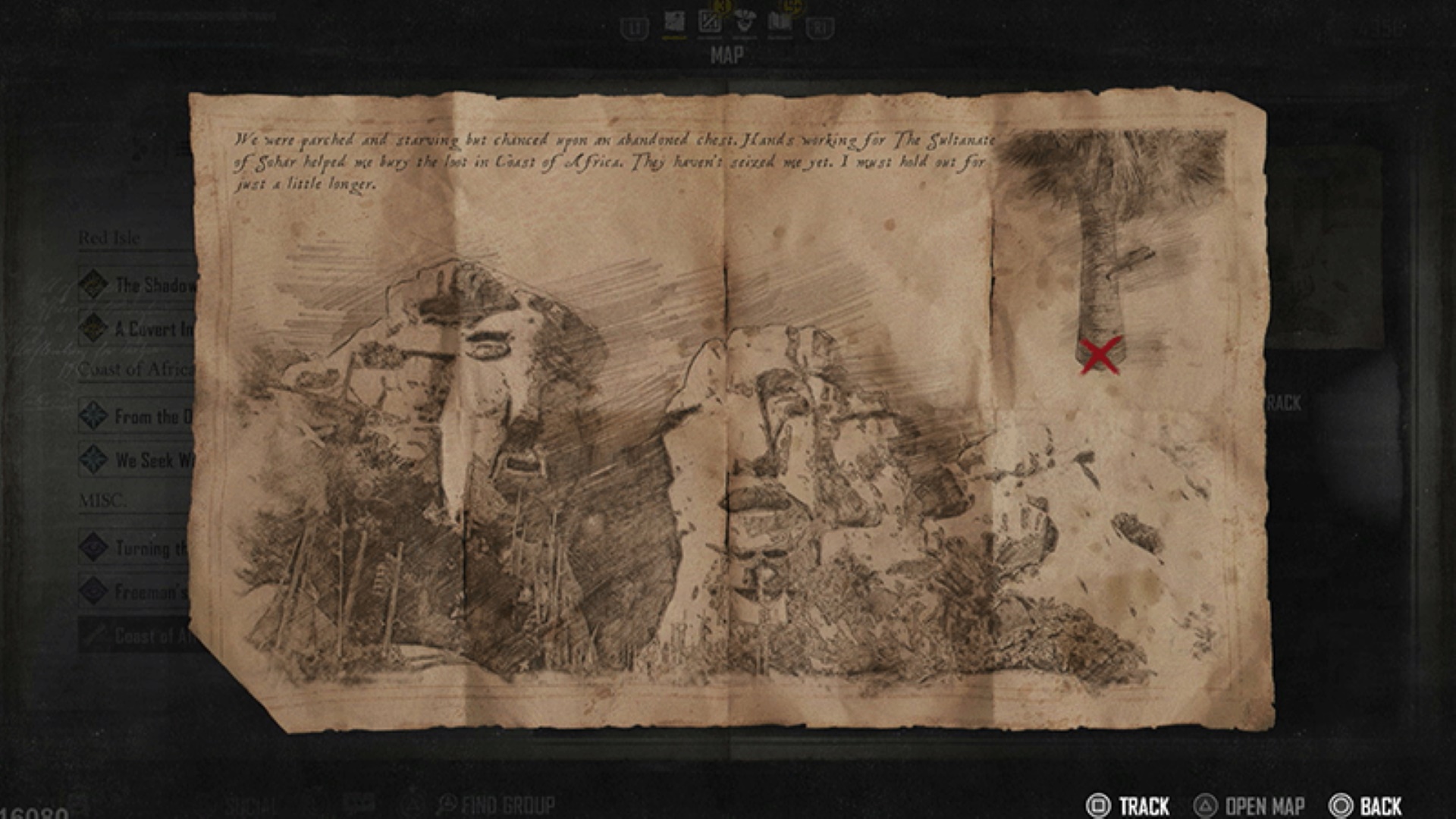
Task: Open the A Covert quest entry
Action: [144, 329]
